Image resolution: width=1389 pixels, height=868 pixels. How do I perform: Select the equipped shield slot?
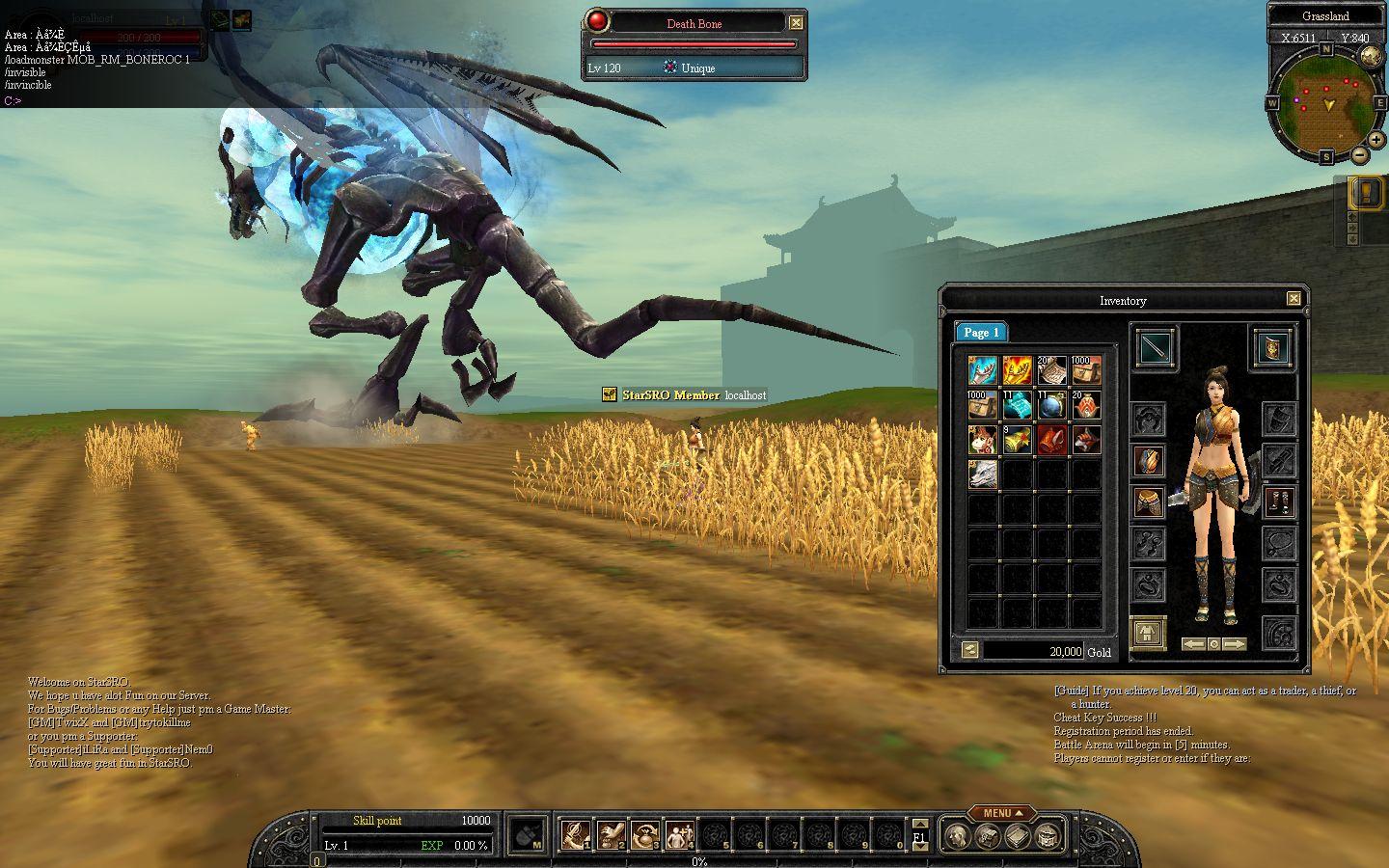(x=1272, y=347)
